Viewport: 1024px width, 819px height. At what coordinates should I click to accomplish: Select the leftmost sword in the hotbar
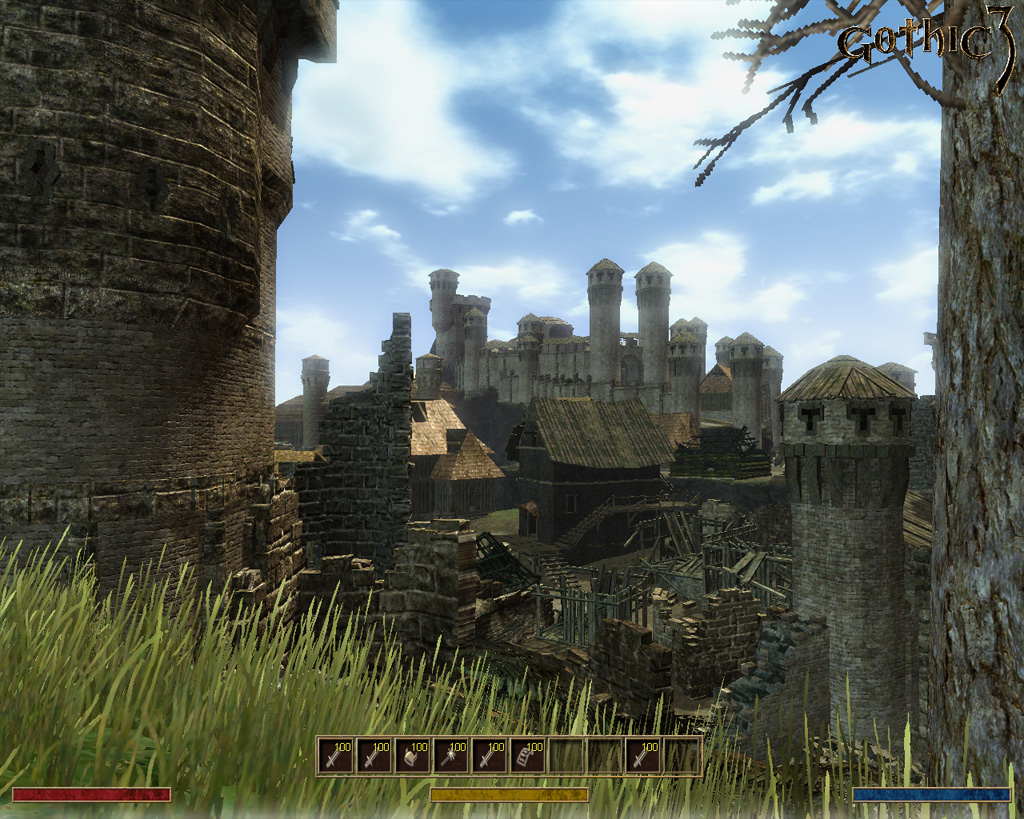[x=335, y=756]
